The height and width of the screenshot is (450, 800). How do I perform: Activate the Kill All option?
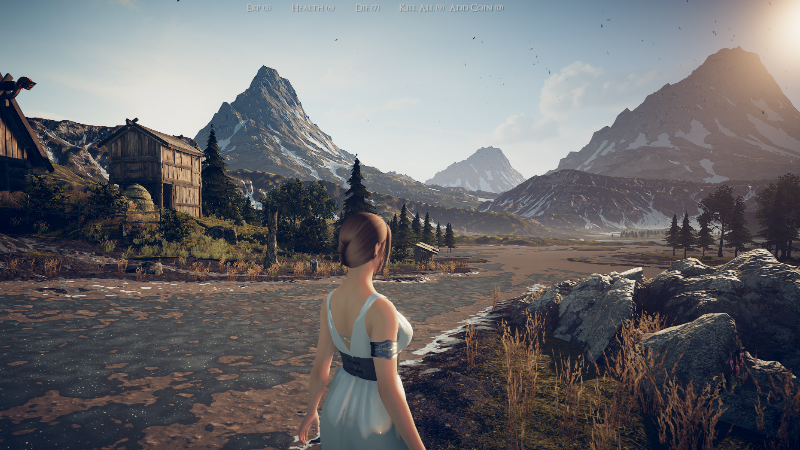[420, 8]
